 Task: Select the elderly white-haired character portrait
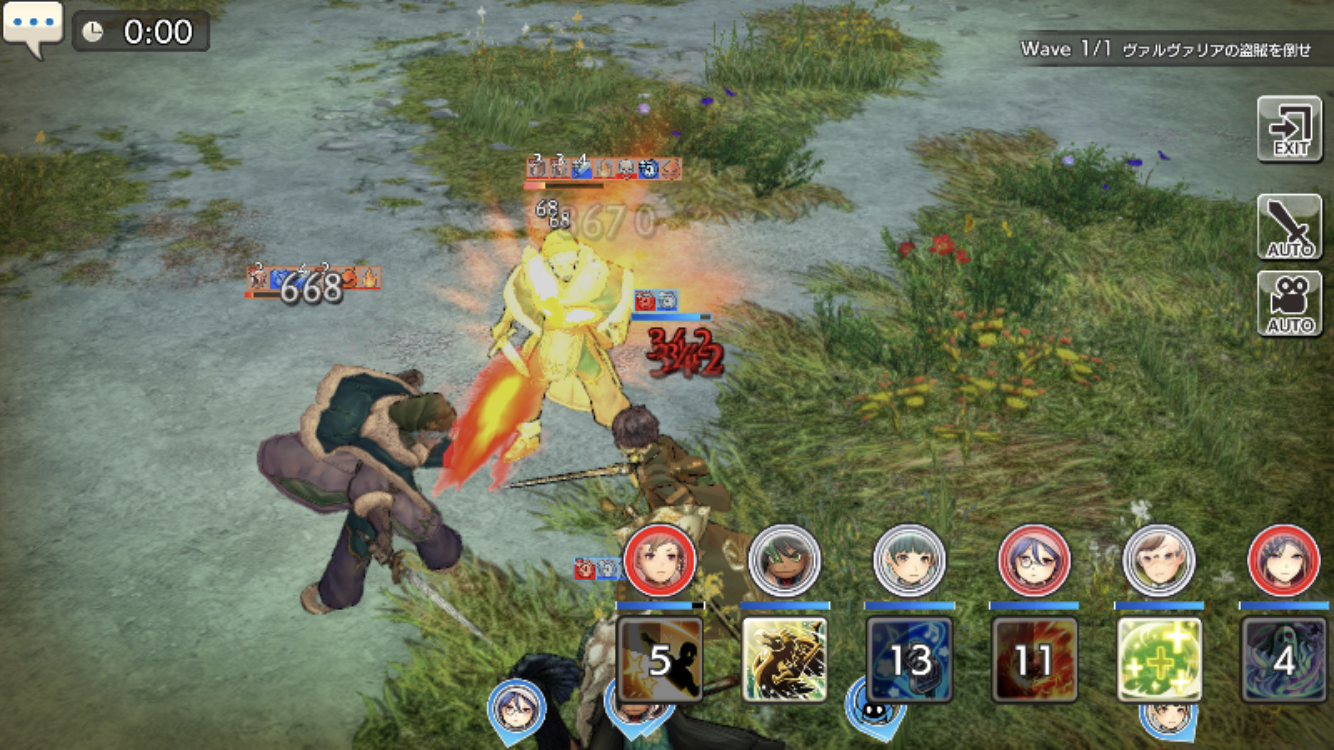(1159, 561)
